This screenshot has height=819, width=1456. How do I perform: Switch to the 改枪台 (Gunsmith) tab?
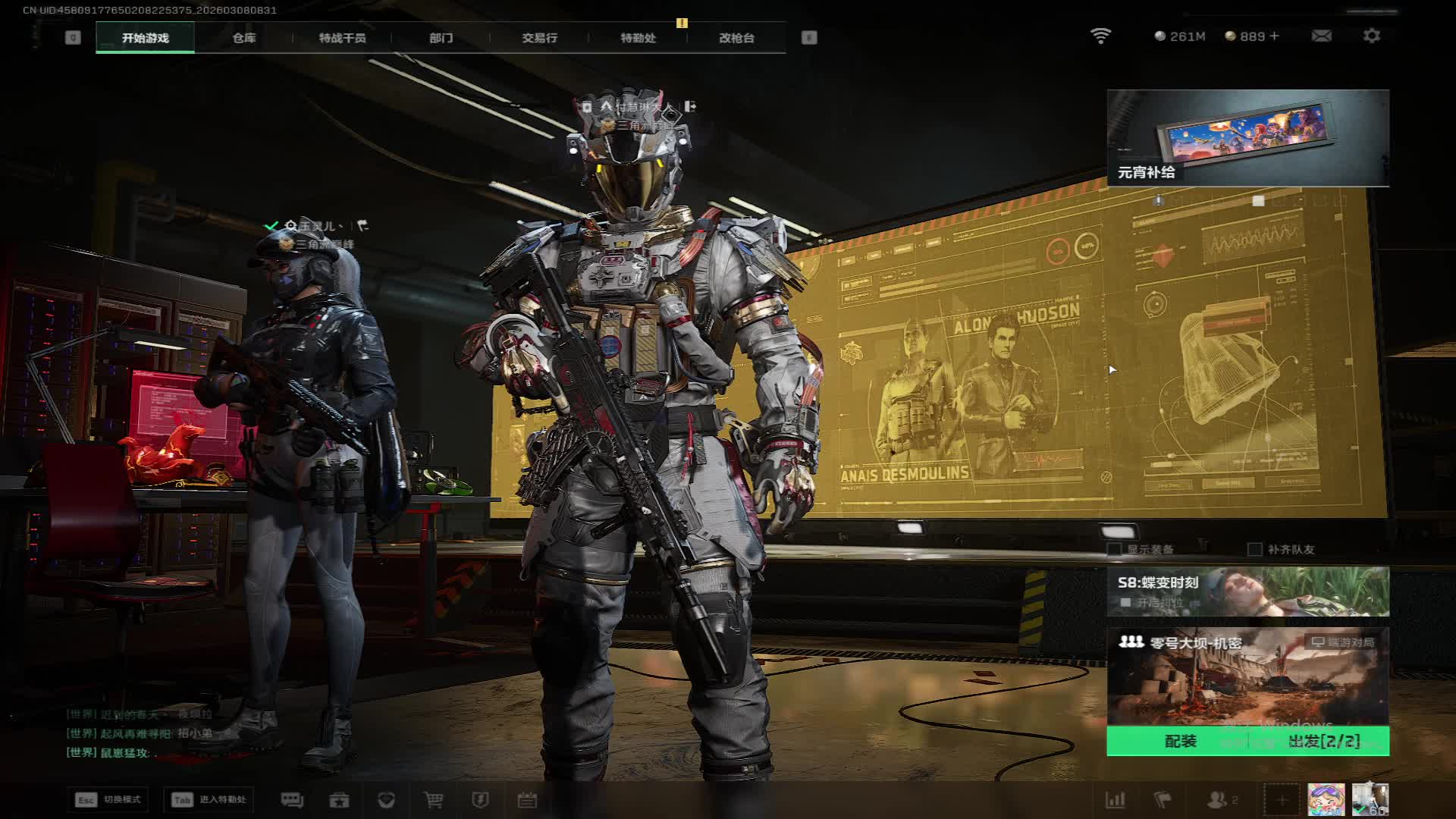coord(736,38)
